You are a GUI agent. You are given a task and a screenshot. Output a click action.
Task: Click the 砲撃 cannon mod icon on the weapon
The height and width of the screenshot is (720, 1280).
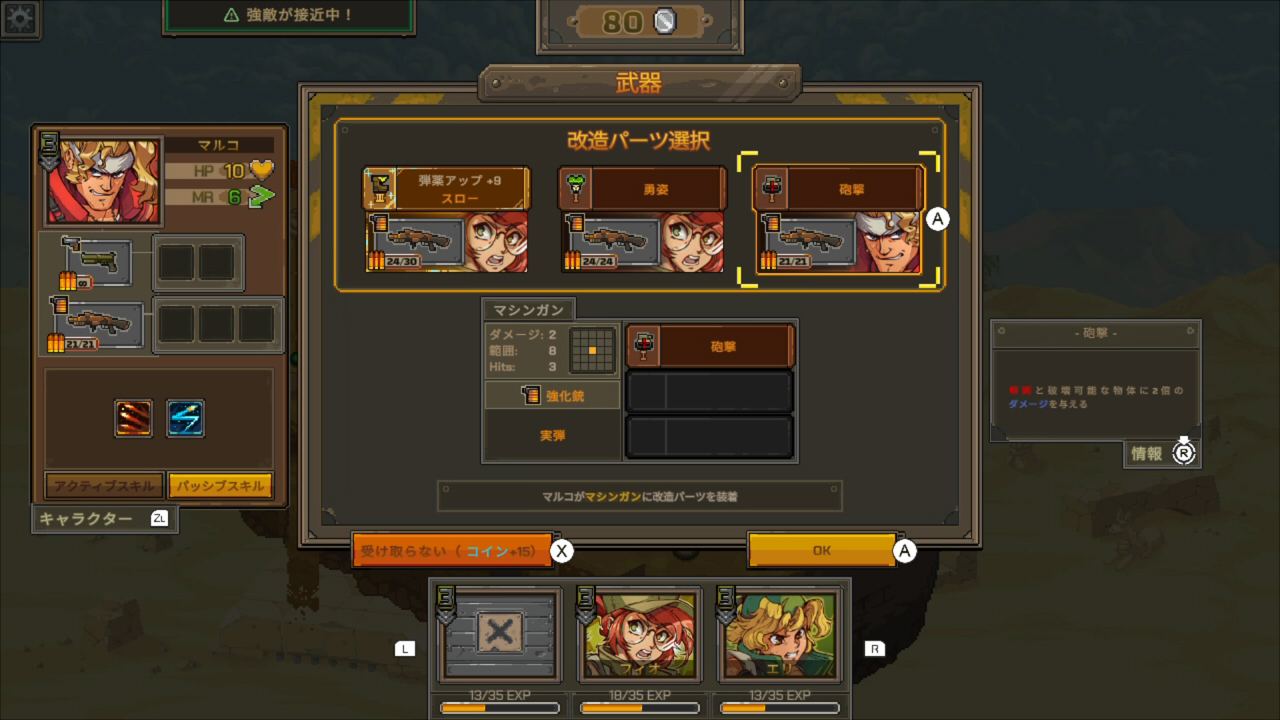(x=644, y=345)
